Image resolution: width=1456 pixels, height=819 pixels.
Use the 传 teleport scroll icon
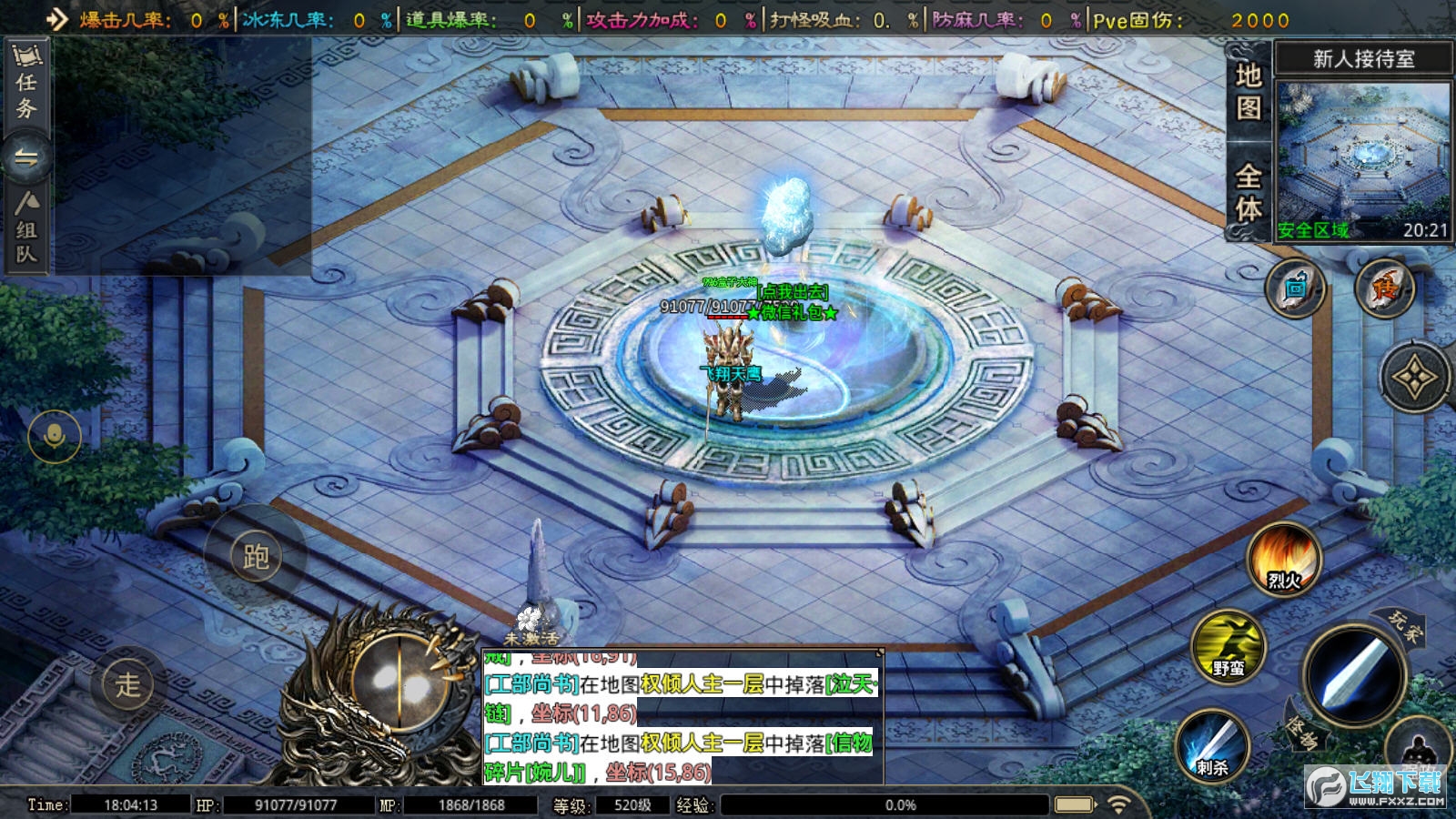click(x=1384, y=289)
